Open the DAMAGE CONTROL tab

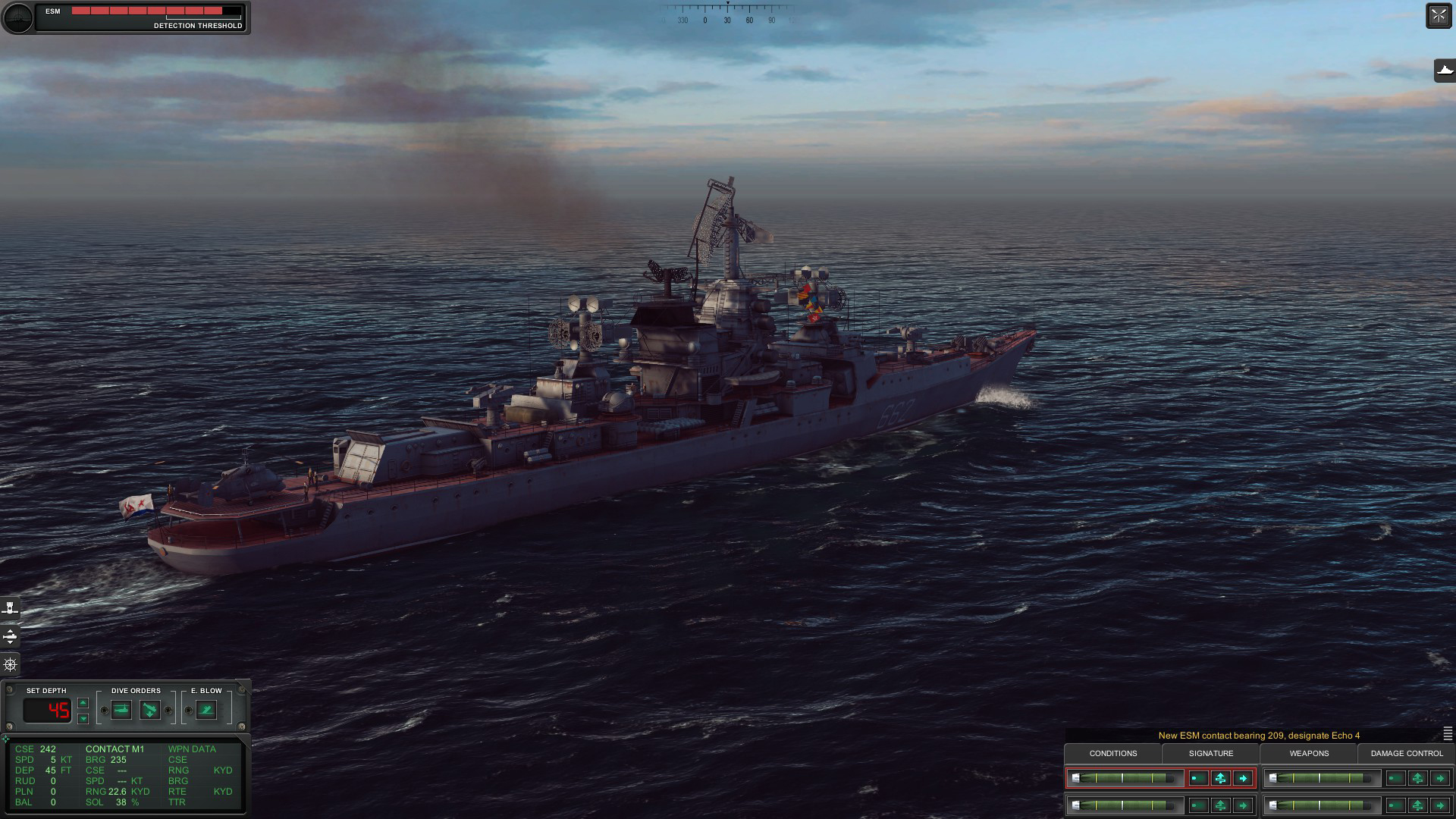(x=1406, y=754)
